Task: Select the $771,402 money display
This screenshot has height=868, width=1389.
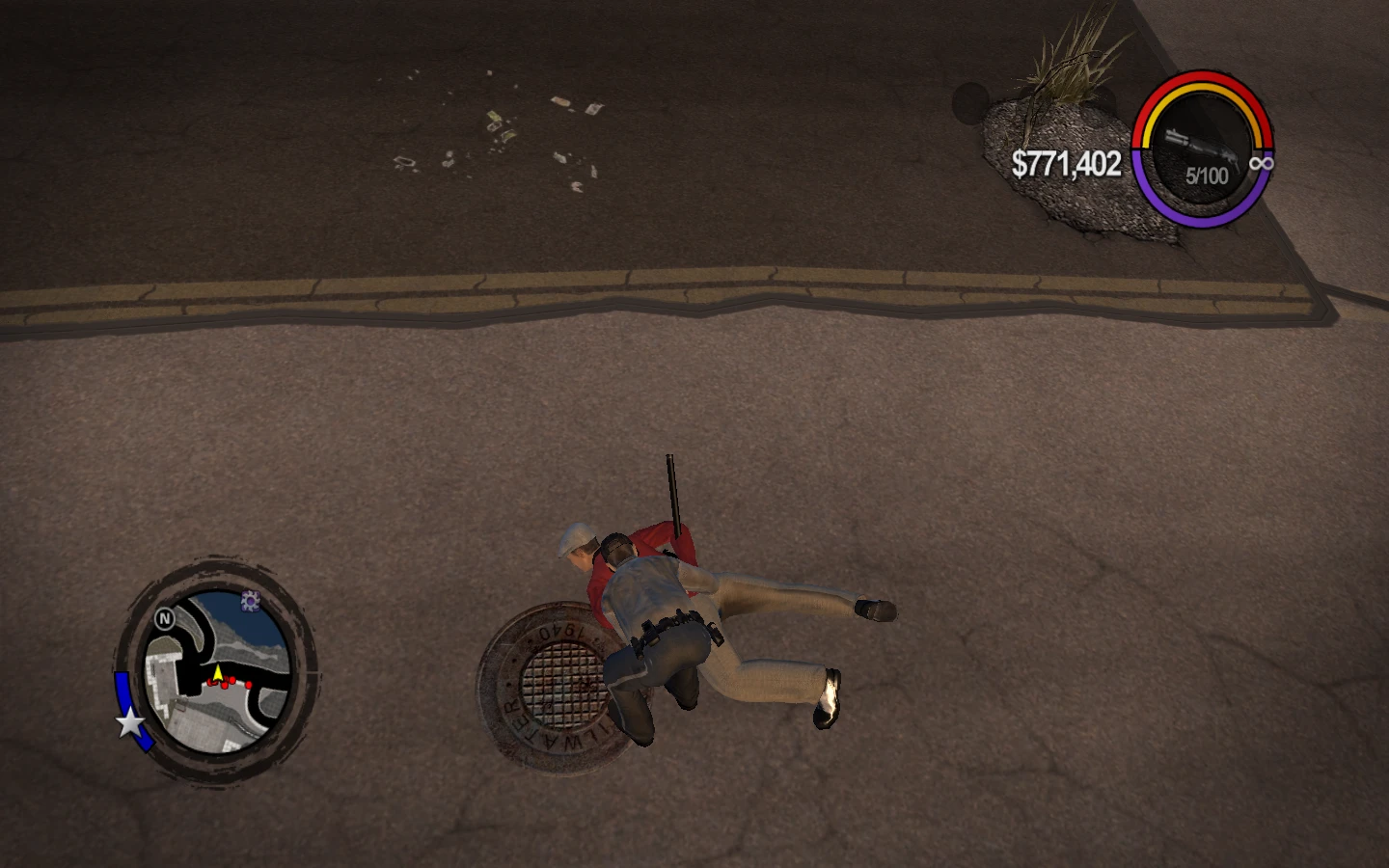Action: point(1065,164)
